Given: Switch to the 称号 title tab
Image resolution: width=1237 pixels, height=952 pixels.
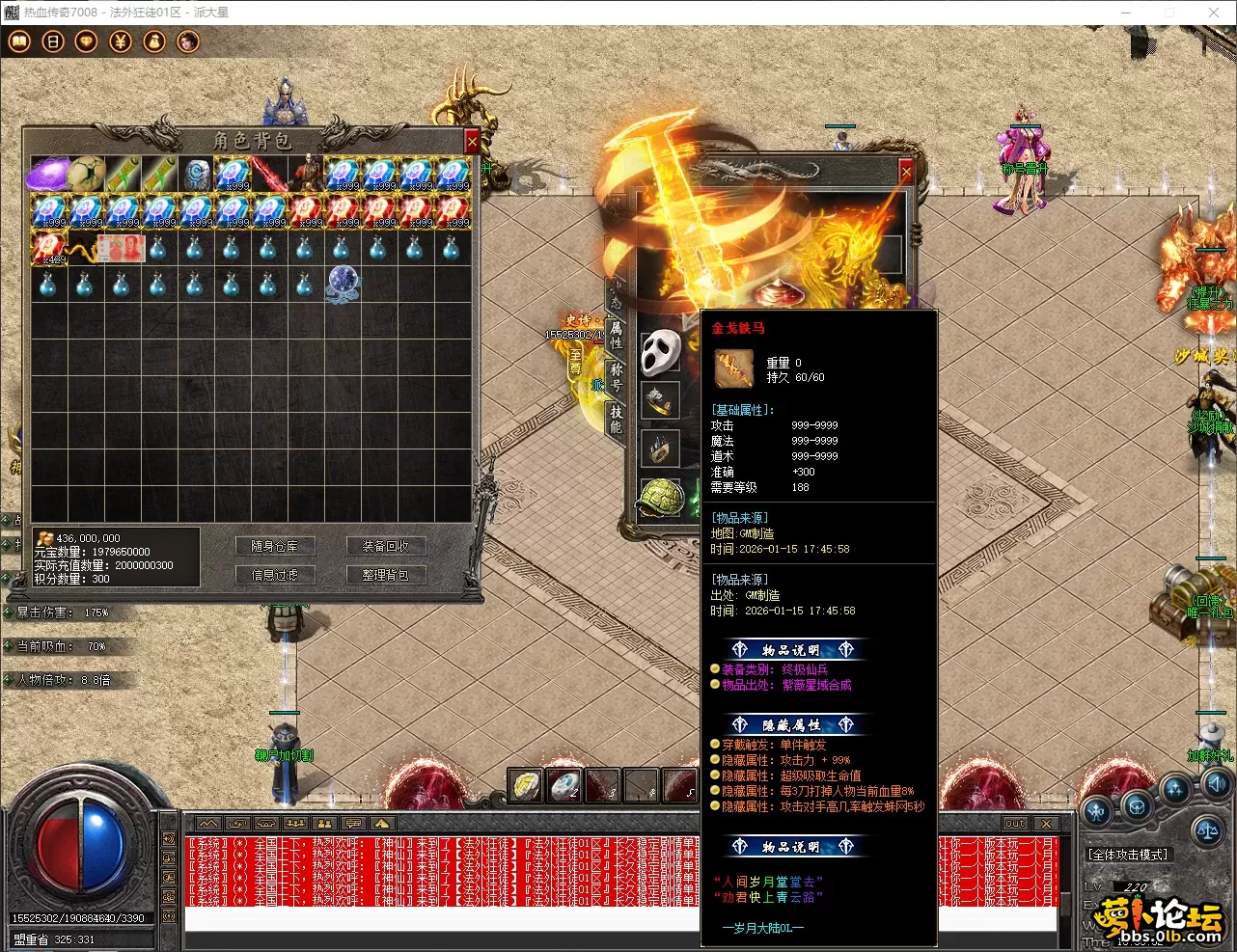Looking at the screenshot, I should coord(616,377).
